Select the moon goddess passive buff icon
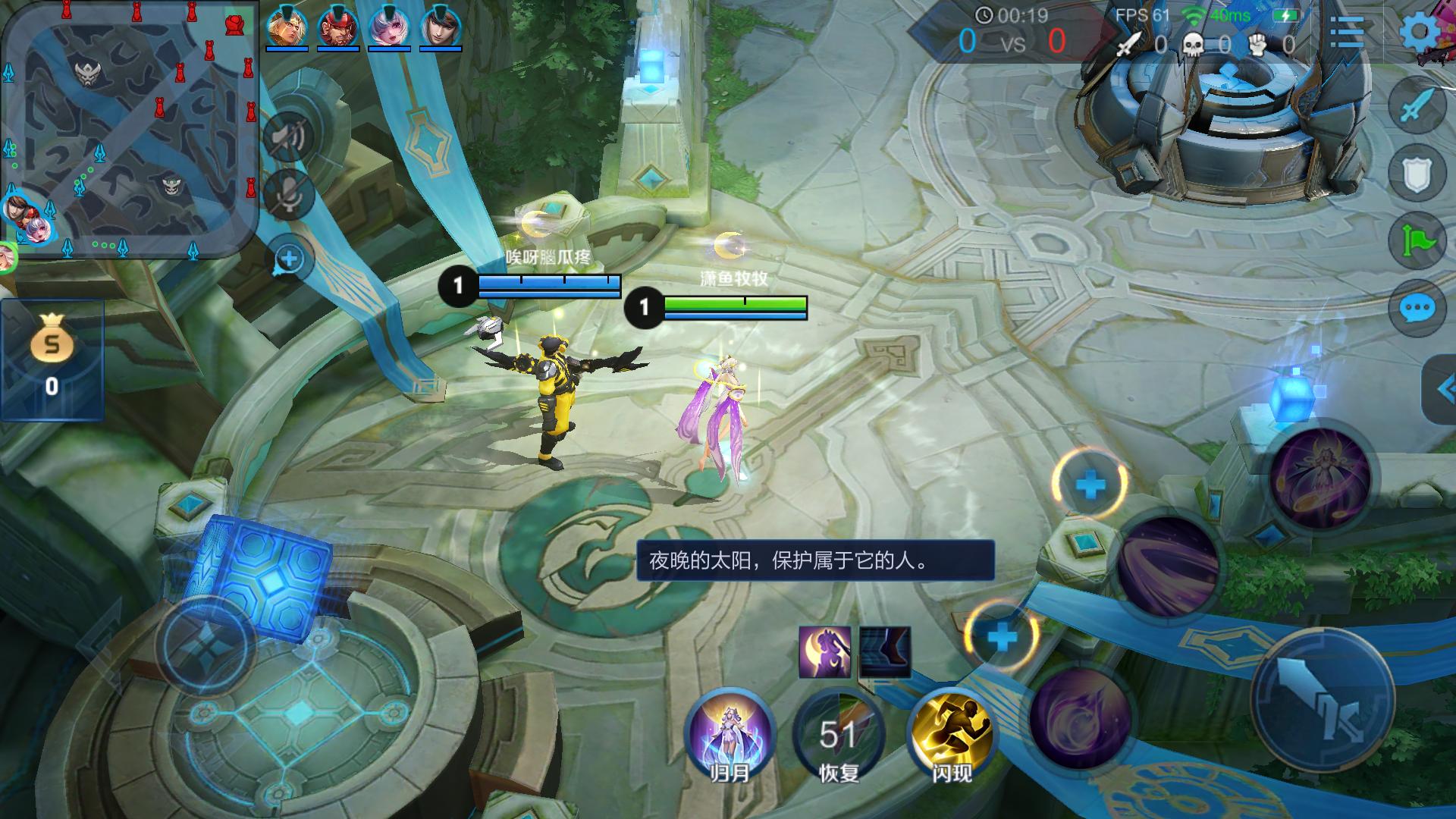 [x=824, y=652]
